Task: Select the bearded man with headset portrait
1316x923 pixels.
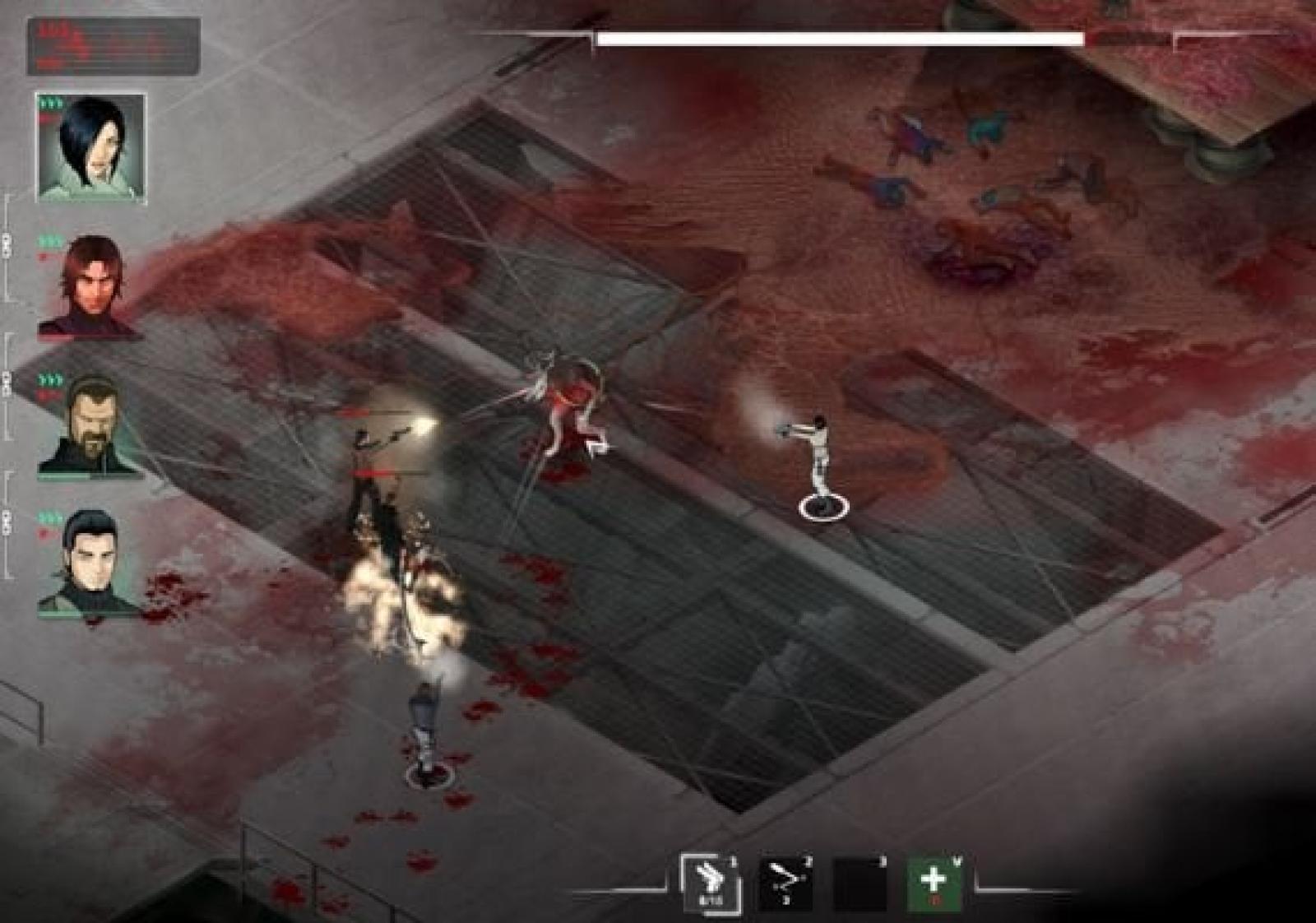Action: pyautogui.click(x=90, y=425)
